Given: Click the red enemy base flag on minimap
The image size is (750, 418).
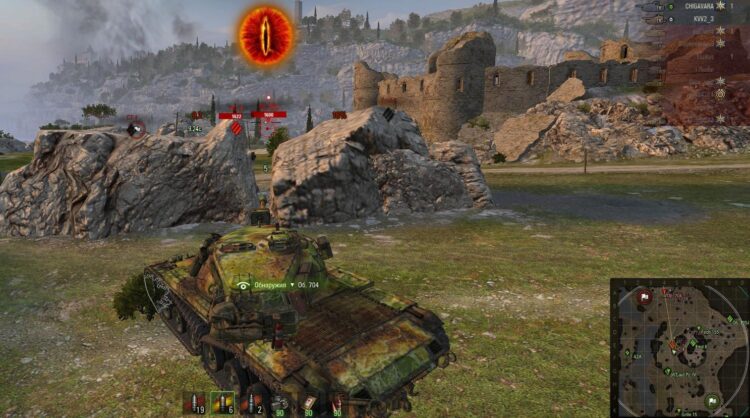Looking at the screenshot, I should point(645,296).
